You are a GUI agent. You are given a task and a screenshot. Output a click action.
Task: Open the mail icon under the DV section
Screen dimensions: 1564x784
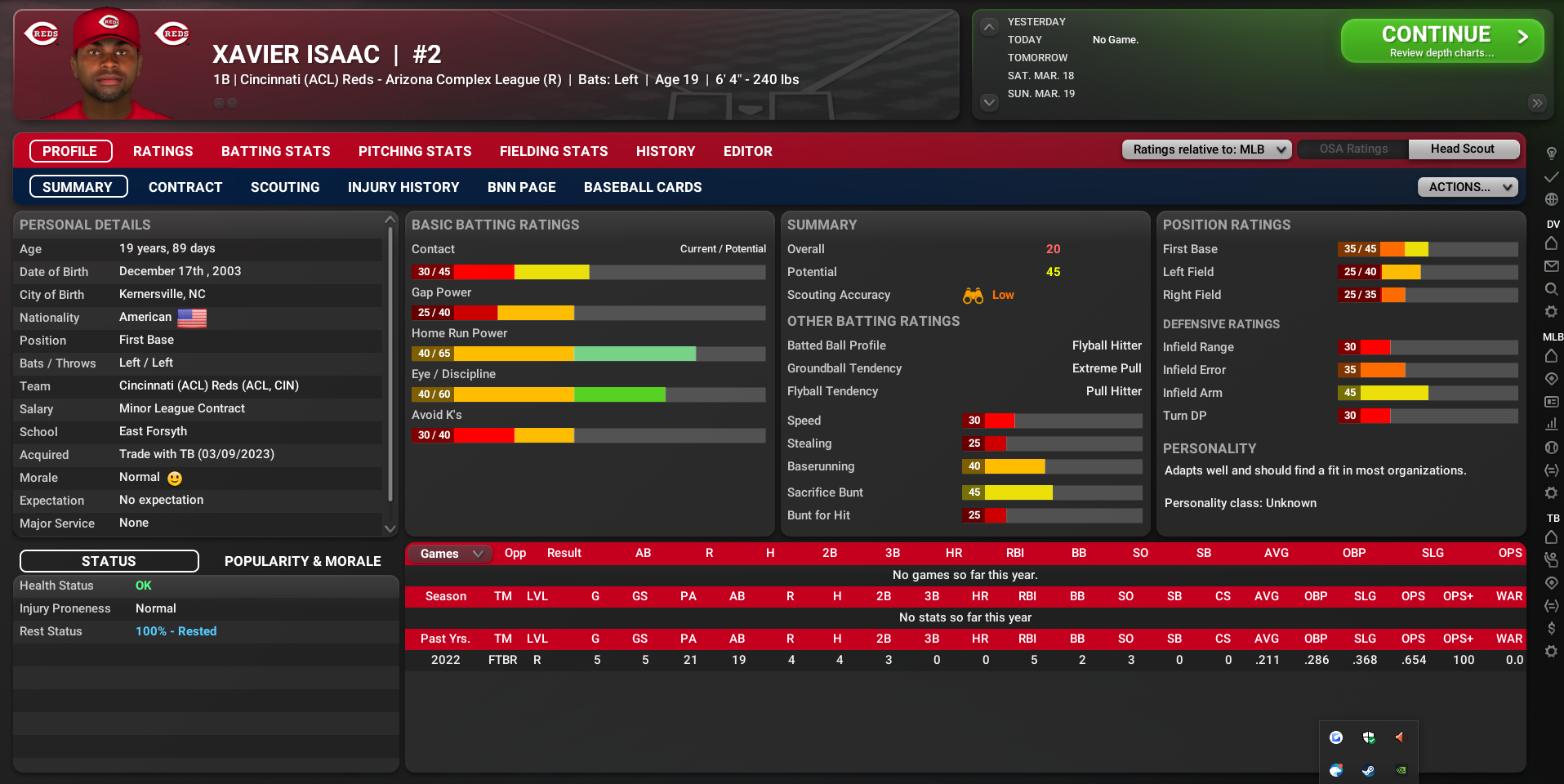(x=1551, y=266)
